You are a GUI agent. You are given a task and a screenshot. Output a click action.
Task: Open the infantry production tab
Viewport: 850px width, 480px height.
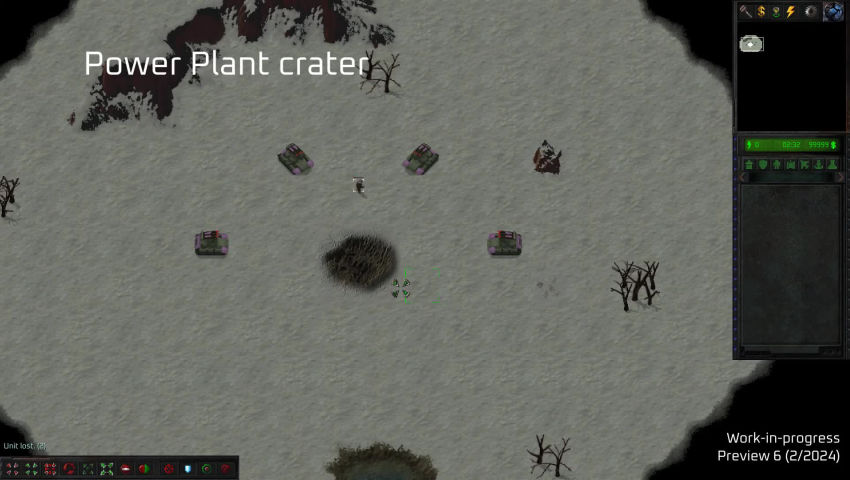click(x=776, y=165)
